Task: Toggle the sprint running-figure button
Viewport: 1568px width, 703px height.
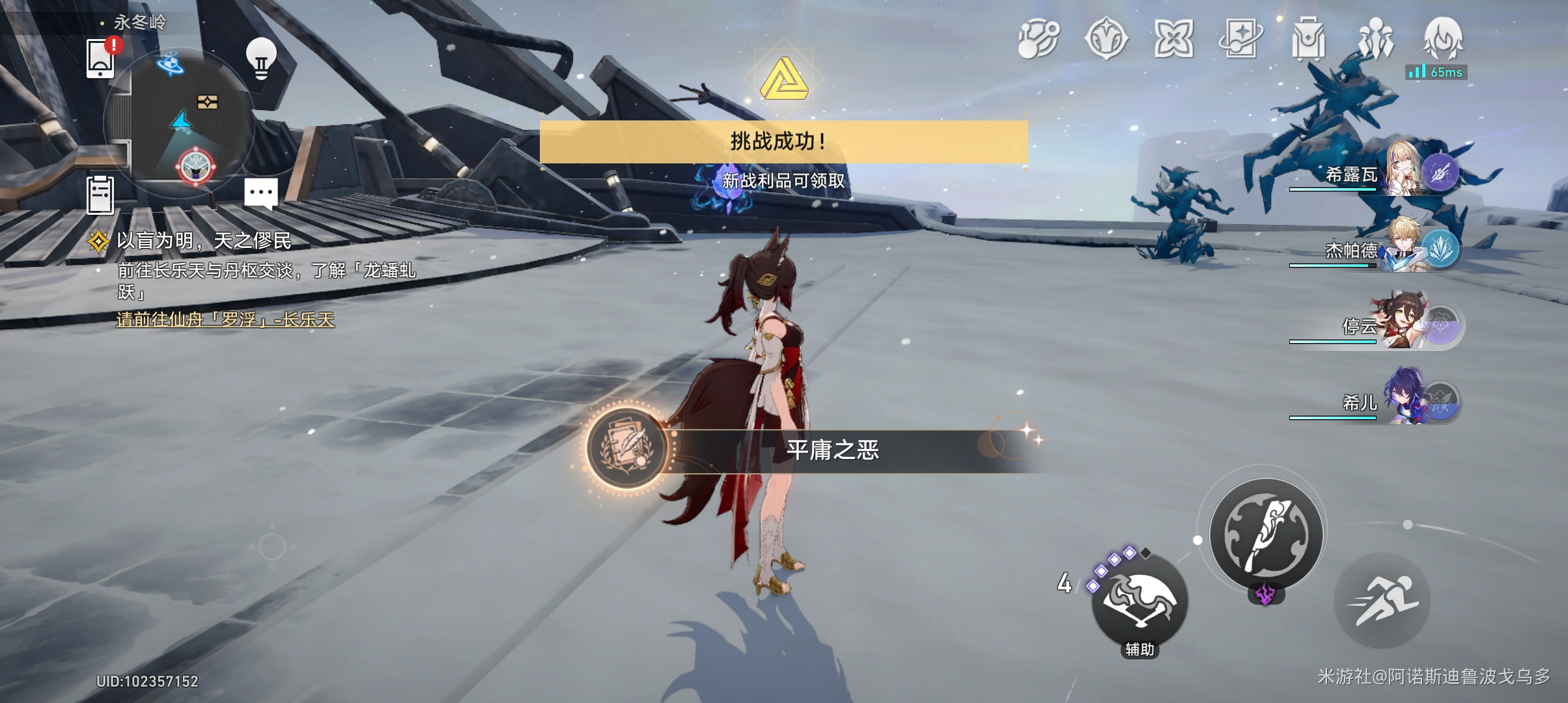Action: (x=1382, y=601)
